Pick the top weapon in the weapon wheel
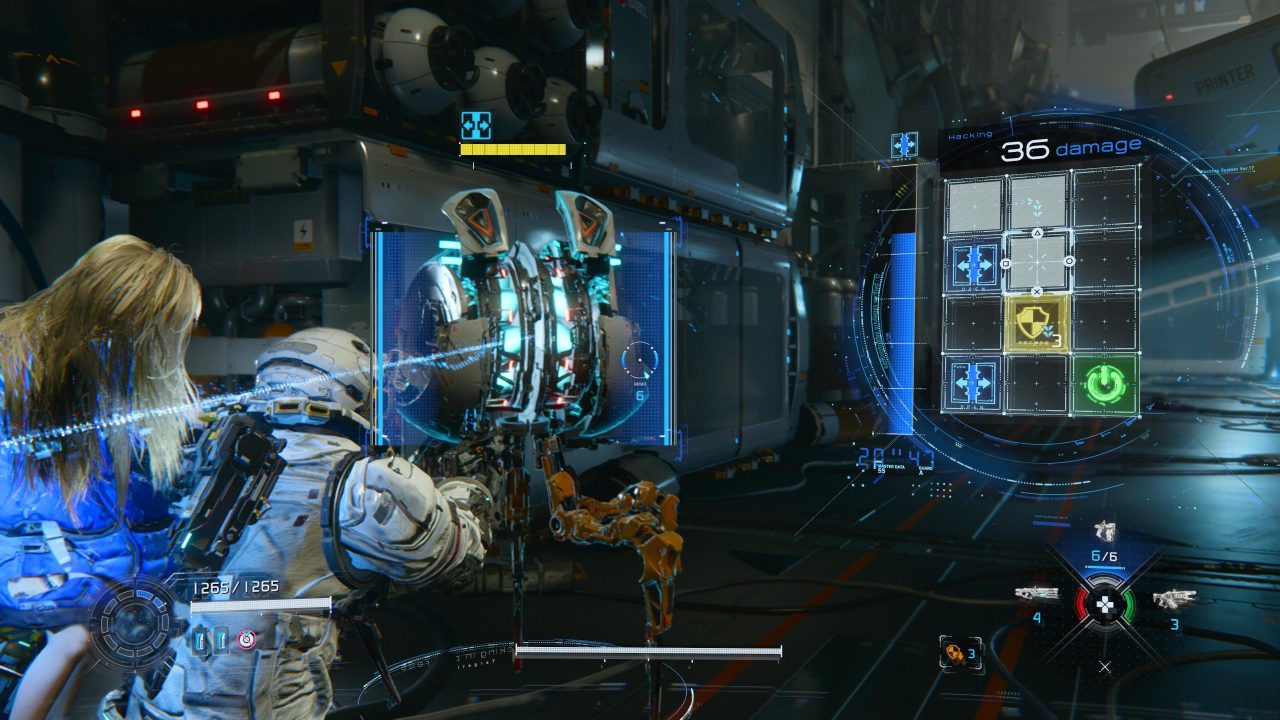Screen dimensions: 1280x720 tap(1104, 530)
